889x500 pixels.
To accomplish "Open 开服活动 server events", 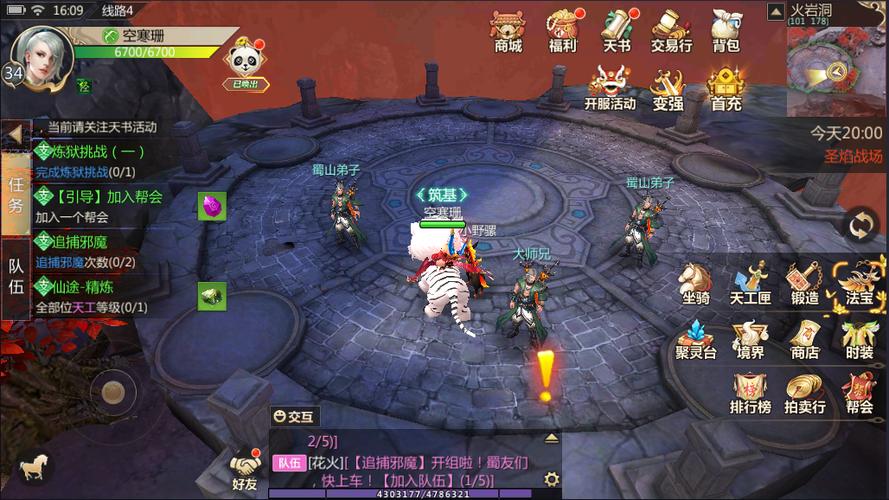I will click(x=610, y=88).
